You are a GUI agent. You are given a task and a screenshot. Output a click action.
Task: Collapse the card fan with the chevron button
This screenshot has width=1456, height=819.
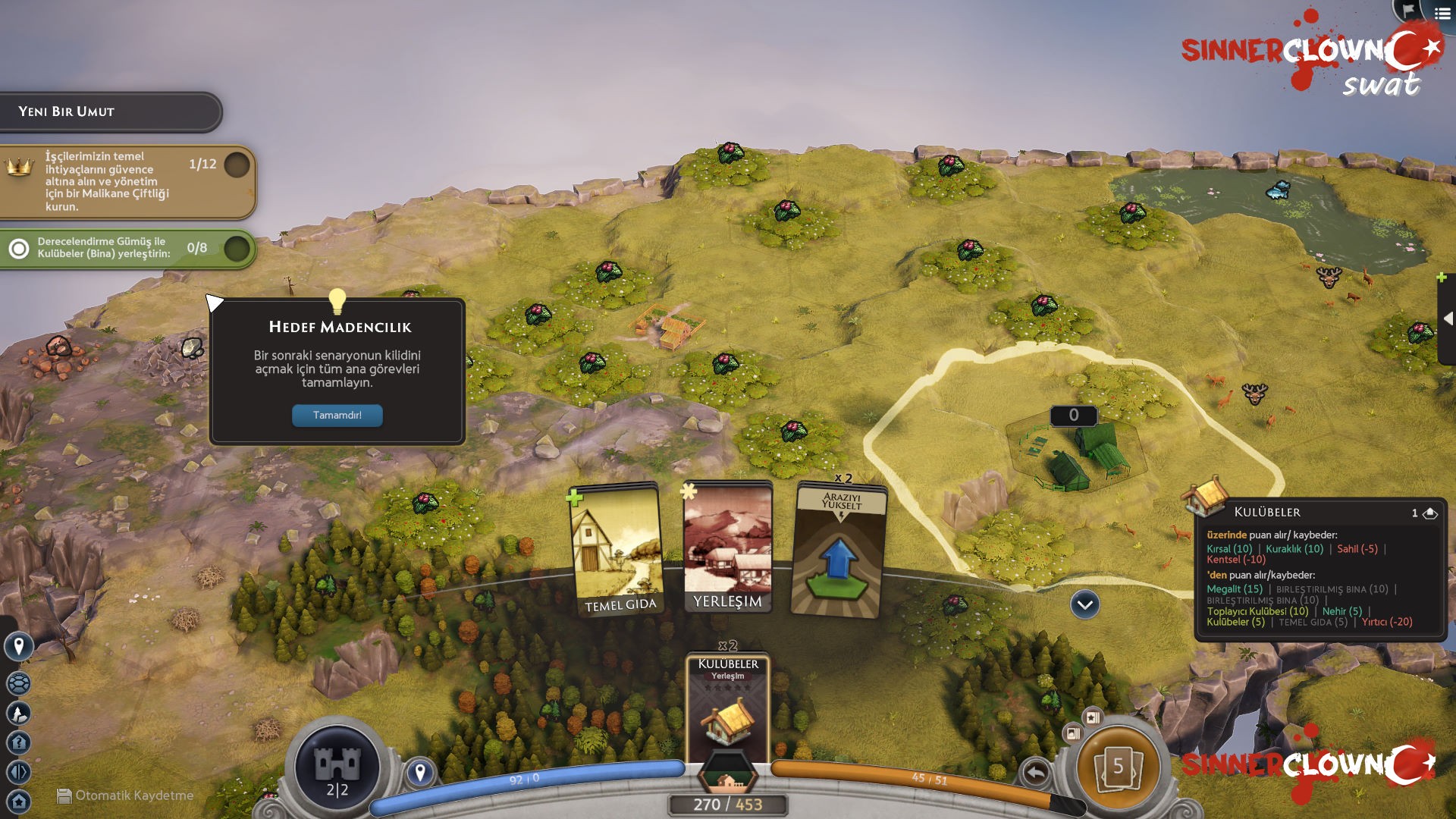1084,604
